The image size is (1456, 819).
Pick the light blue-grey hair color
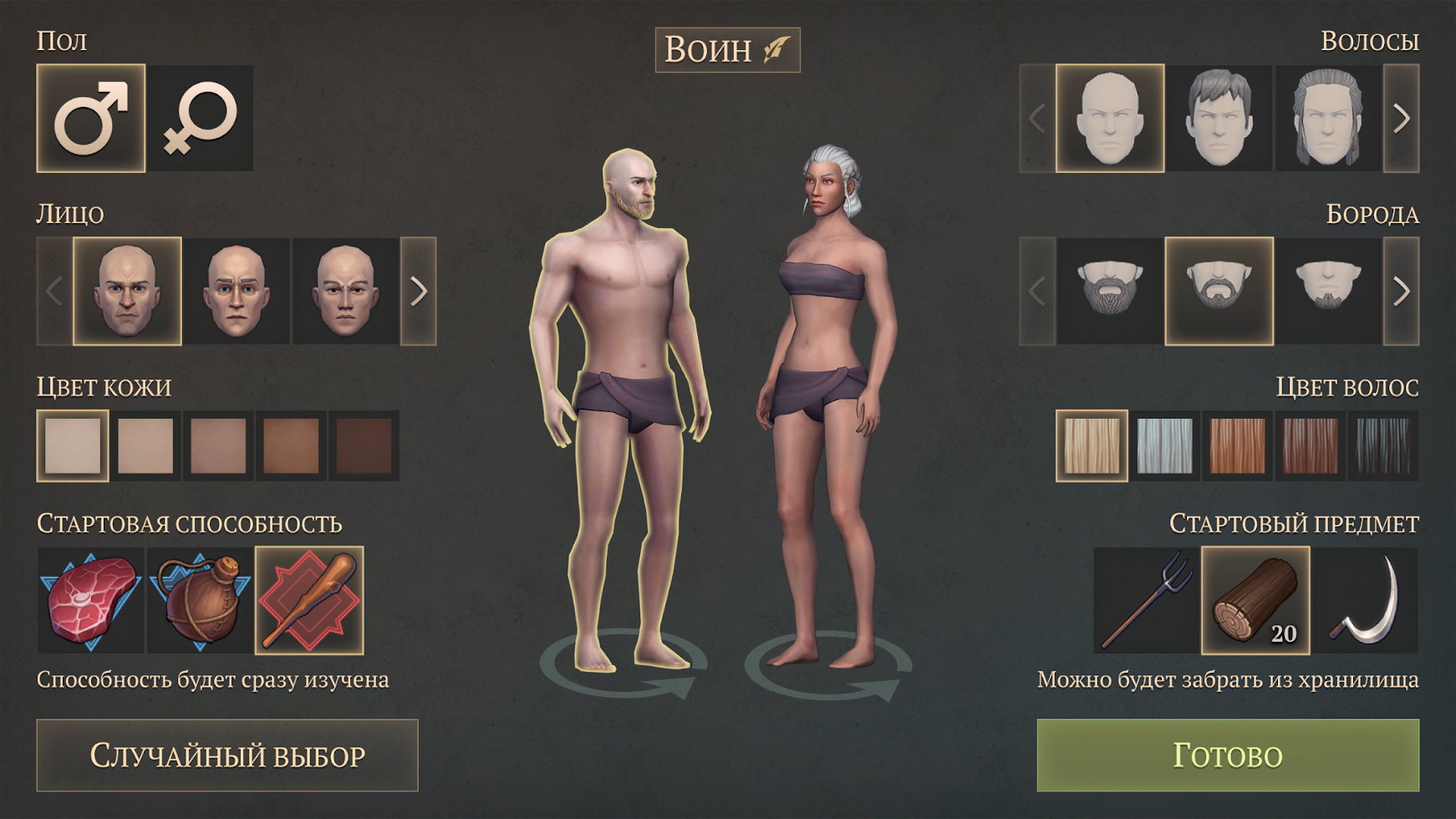(1164, 445)
